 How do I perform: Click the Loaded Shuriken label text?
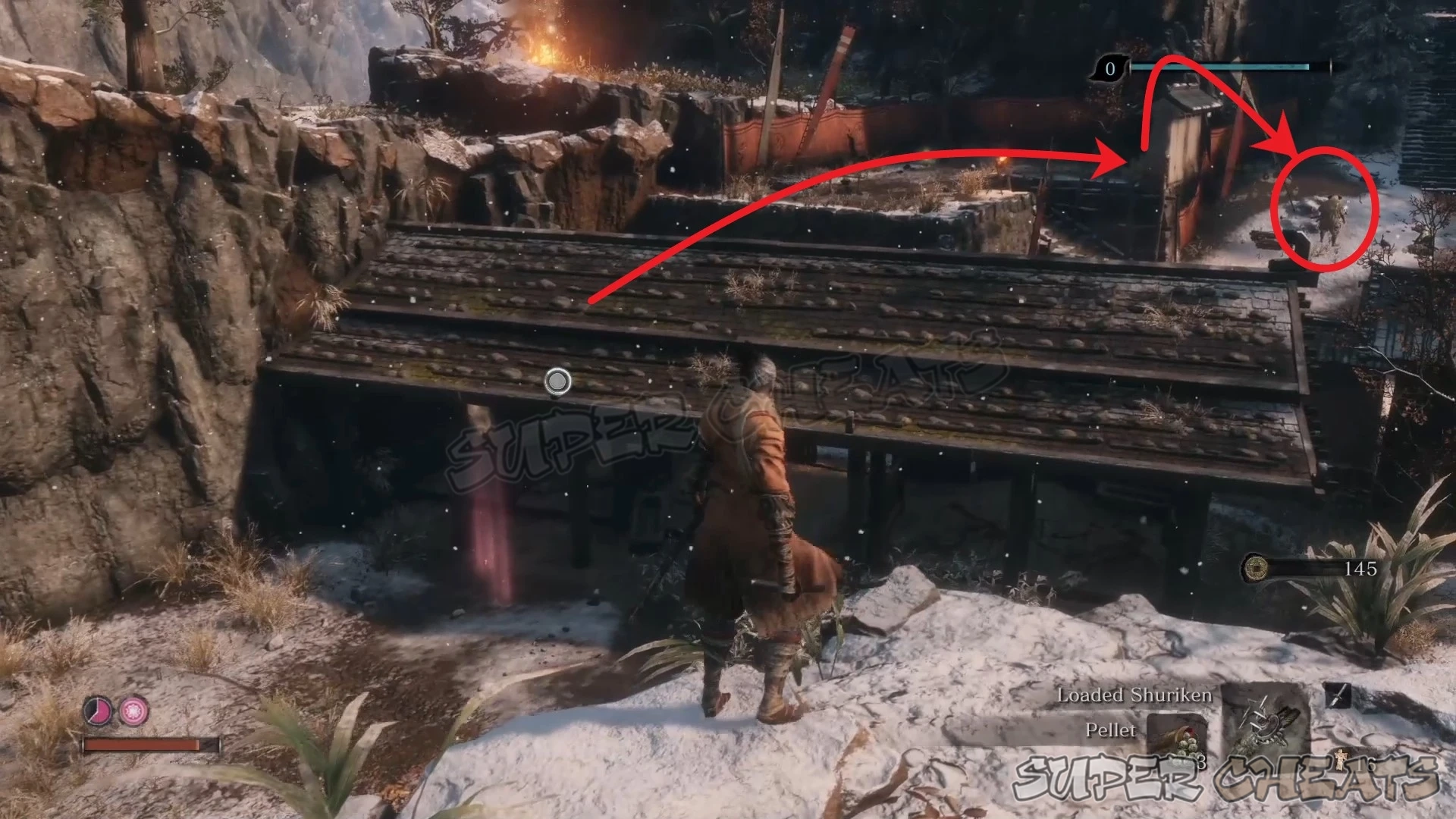click(1135, 695)
